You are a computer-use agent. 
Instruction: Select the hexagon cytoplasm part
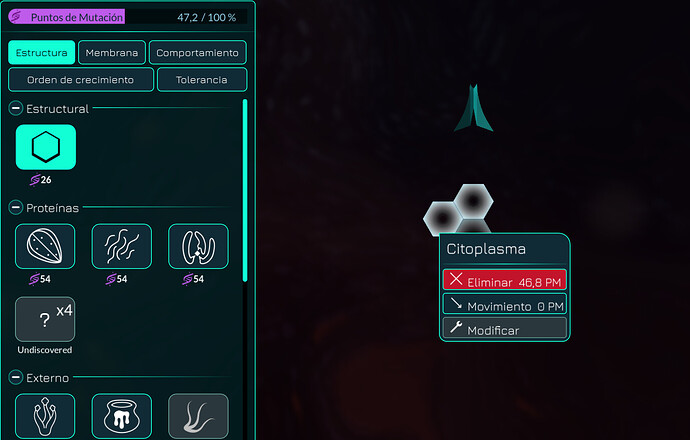tap(46, 148)
